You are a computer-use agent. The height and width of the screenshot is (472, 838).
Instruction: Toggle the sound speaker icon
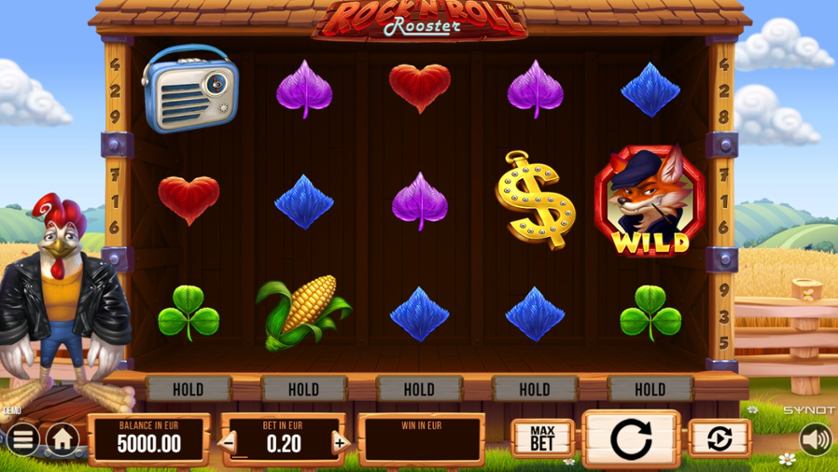[815, 438]
